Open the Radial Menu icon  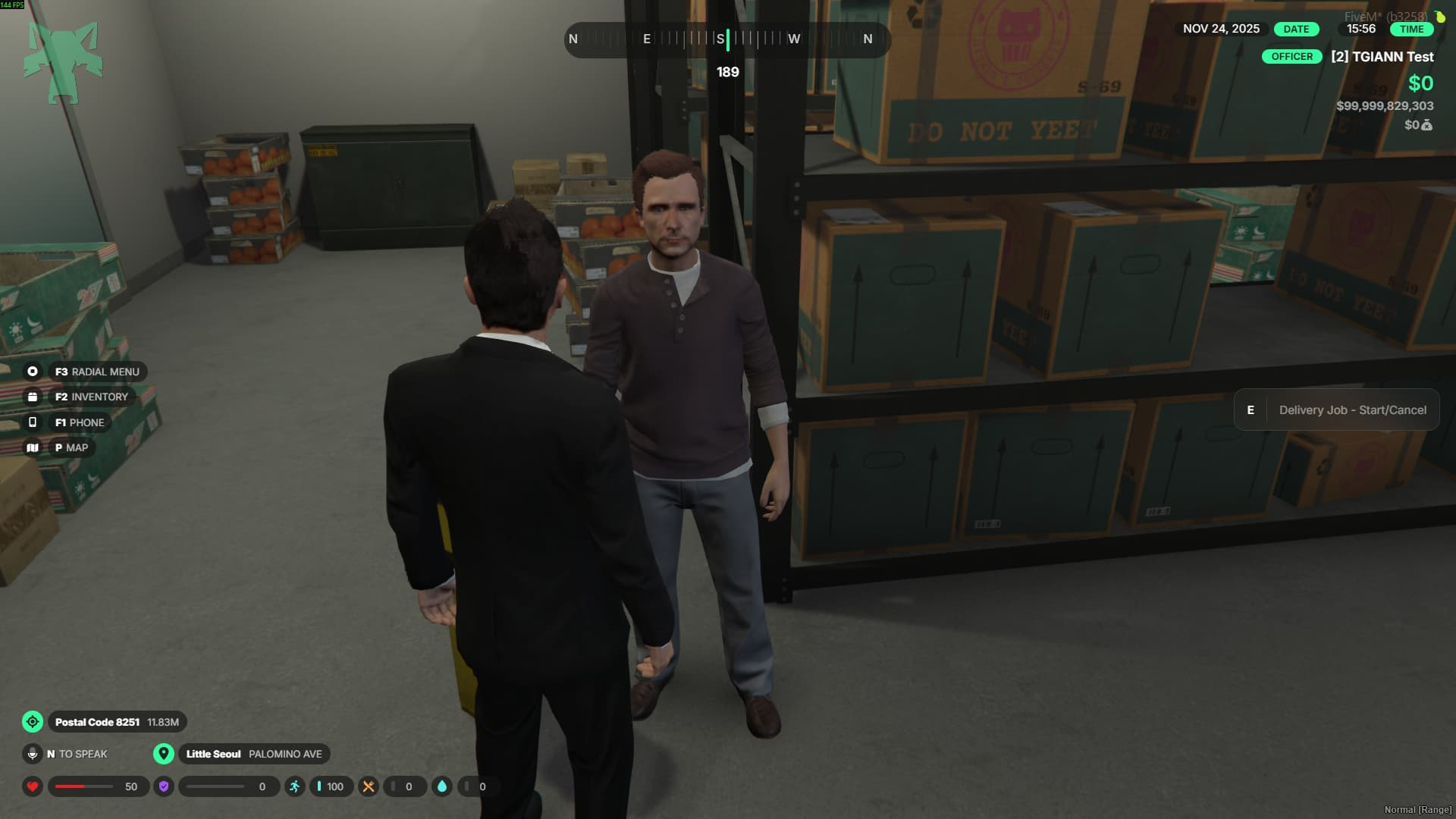point(33,372)
